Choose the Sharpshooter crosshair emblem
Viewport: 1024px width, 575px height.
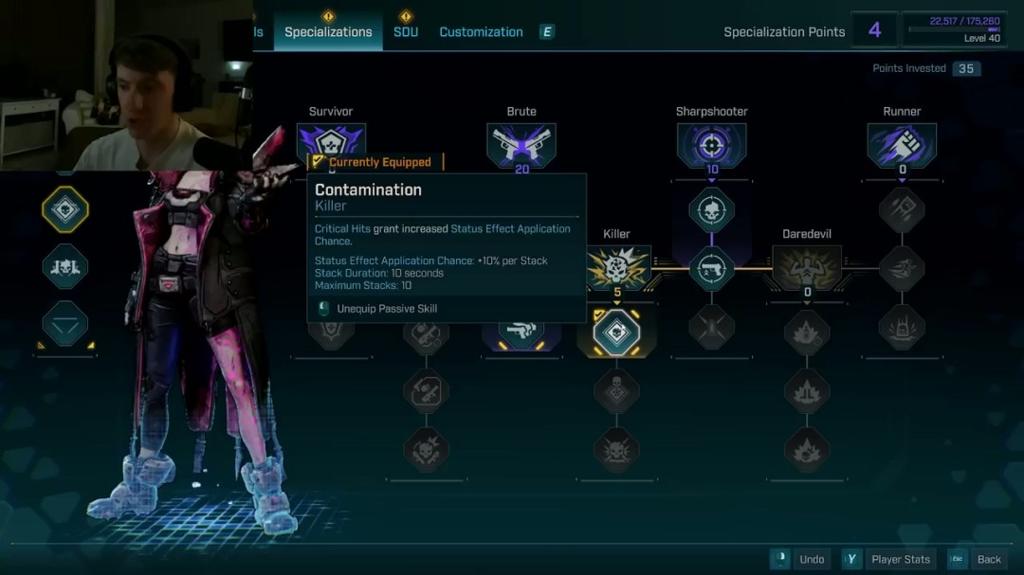[x=712, y=145]
